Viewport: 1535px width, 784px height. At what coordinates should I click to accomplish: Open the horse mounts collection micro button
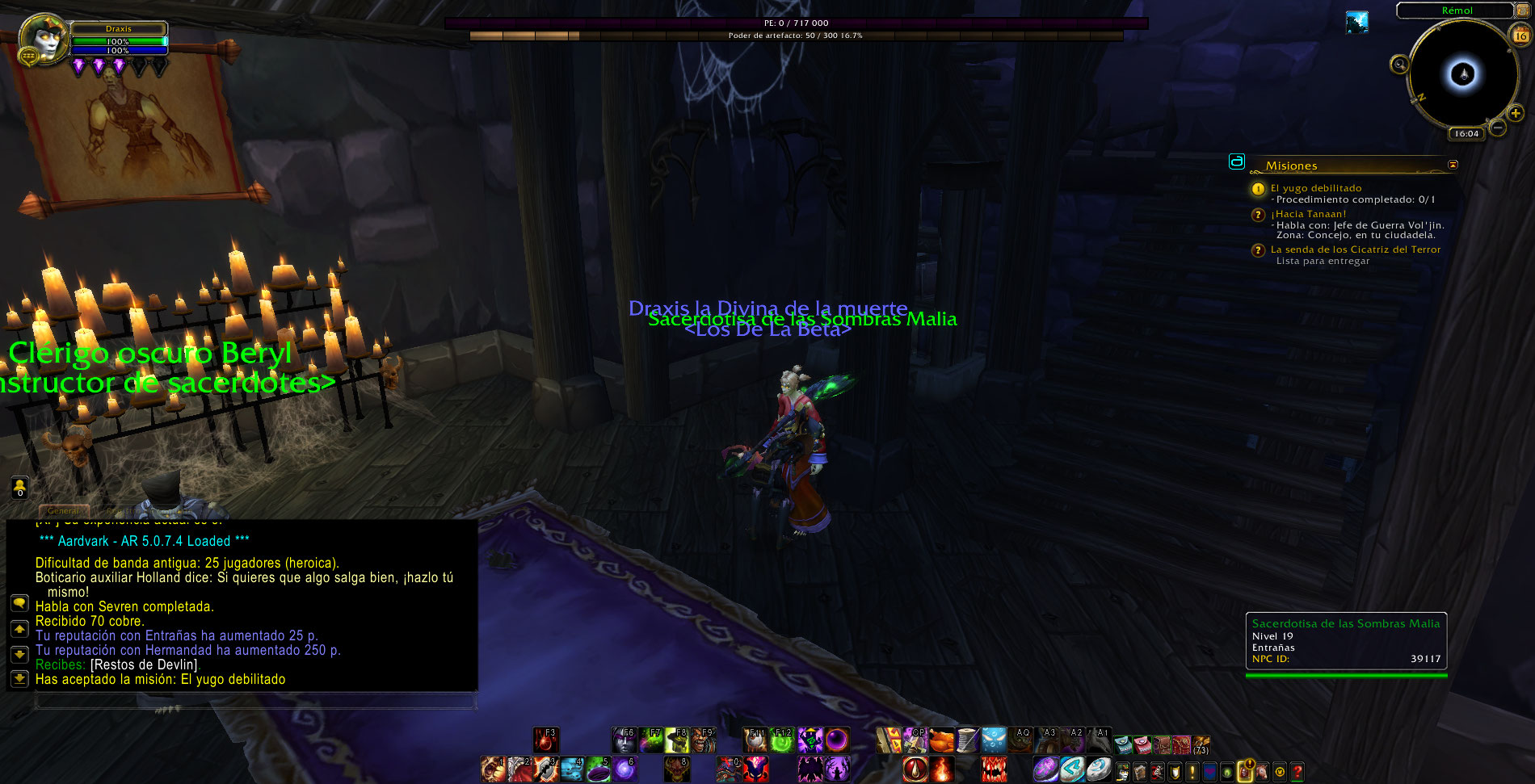pyautogui.click(x=1262, y=772)
